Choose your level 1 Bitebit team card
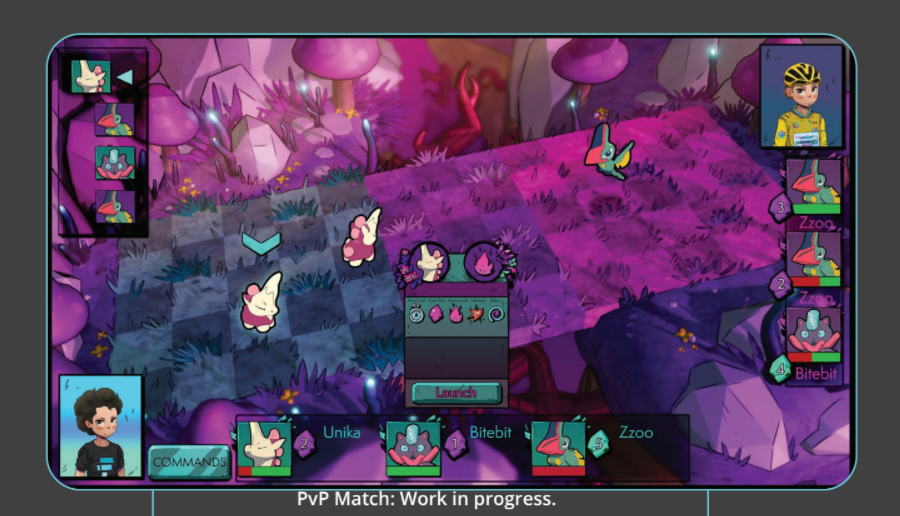 pos(414,445)
